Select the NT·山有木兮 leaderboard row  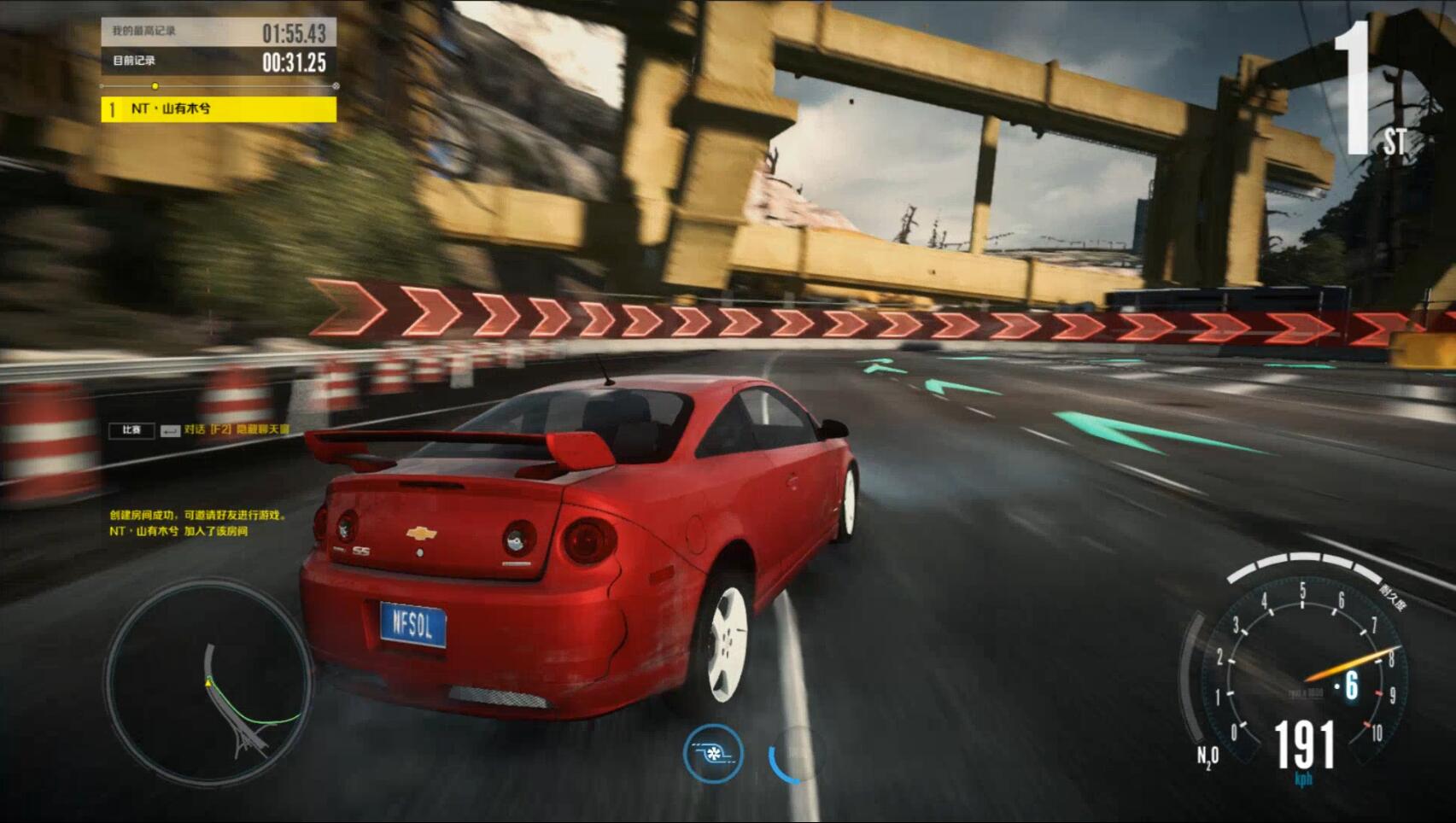pyautogui.click(x=219, y=109)
